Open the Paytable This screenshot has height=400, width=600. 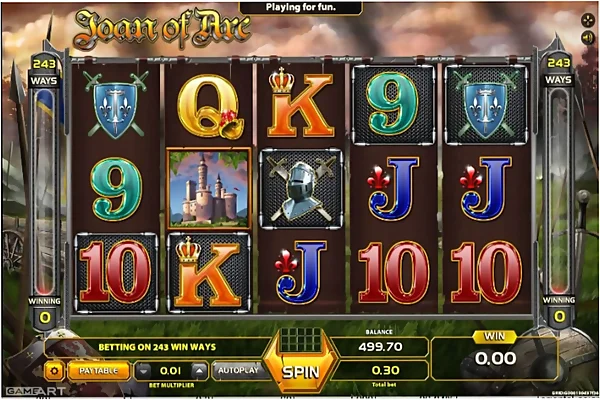coord(98,370)
